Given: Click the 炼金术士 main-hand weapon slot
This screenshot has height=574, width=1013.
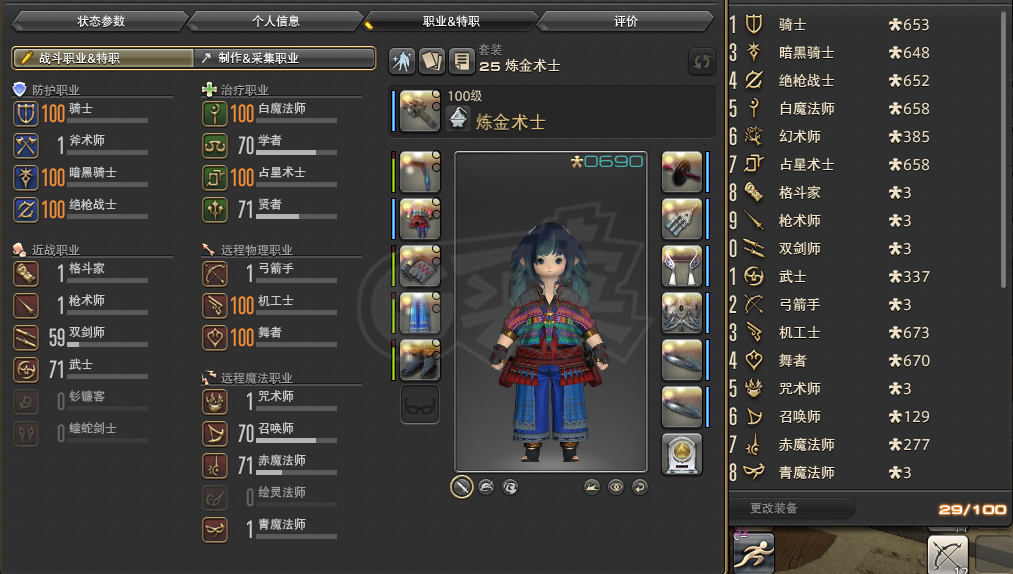Looking at the screenshot, I should (420, 110).
